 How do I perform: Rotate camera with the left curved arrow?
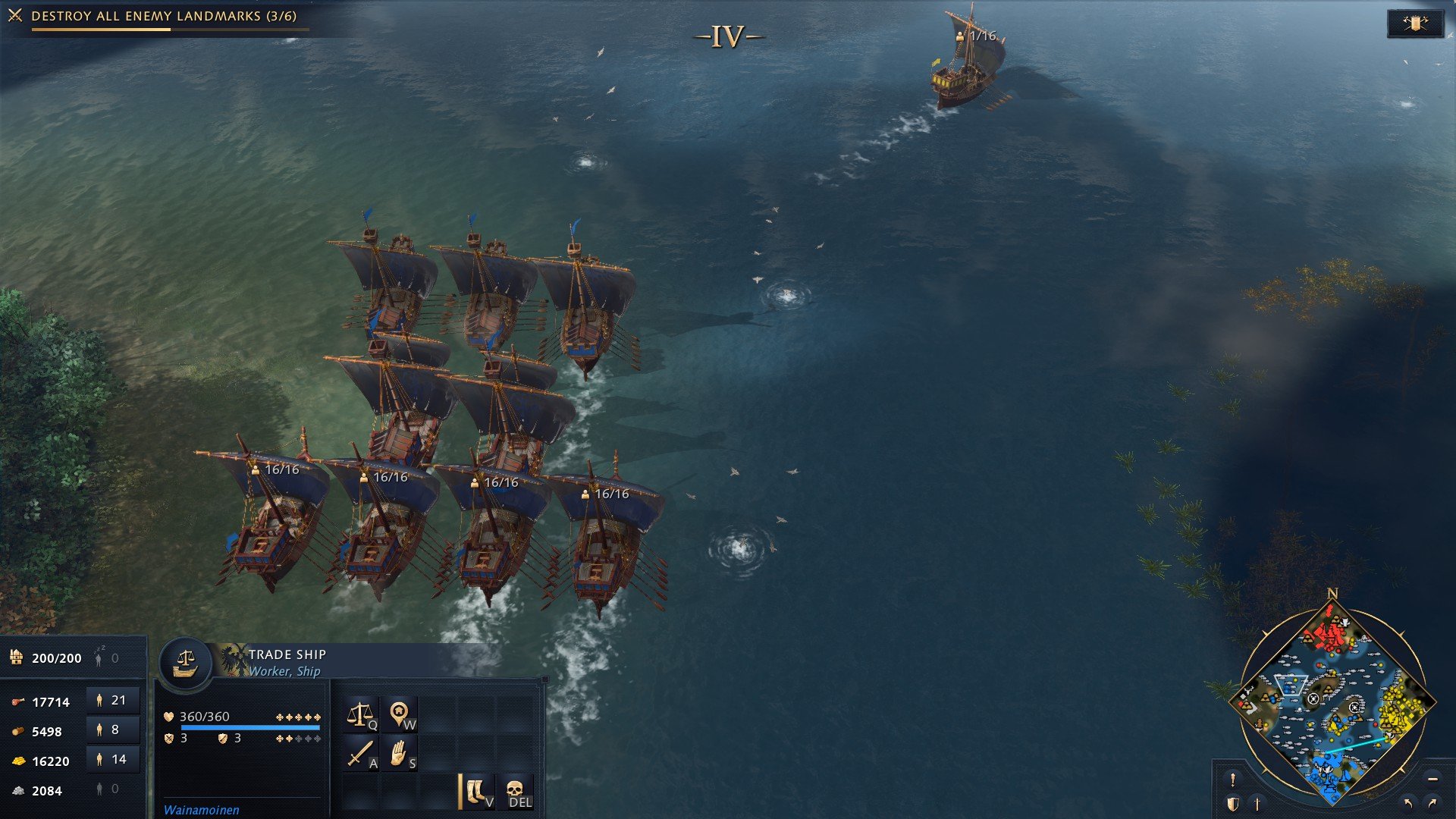point(1408,803)
